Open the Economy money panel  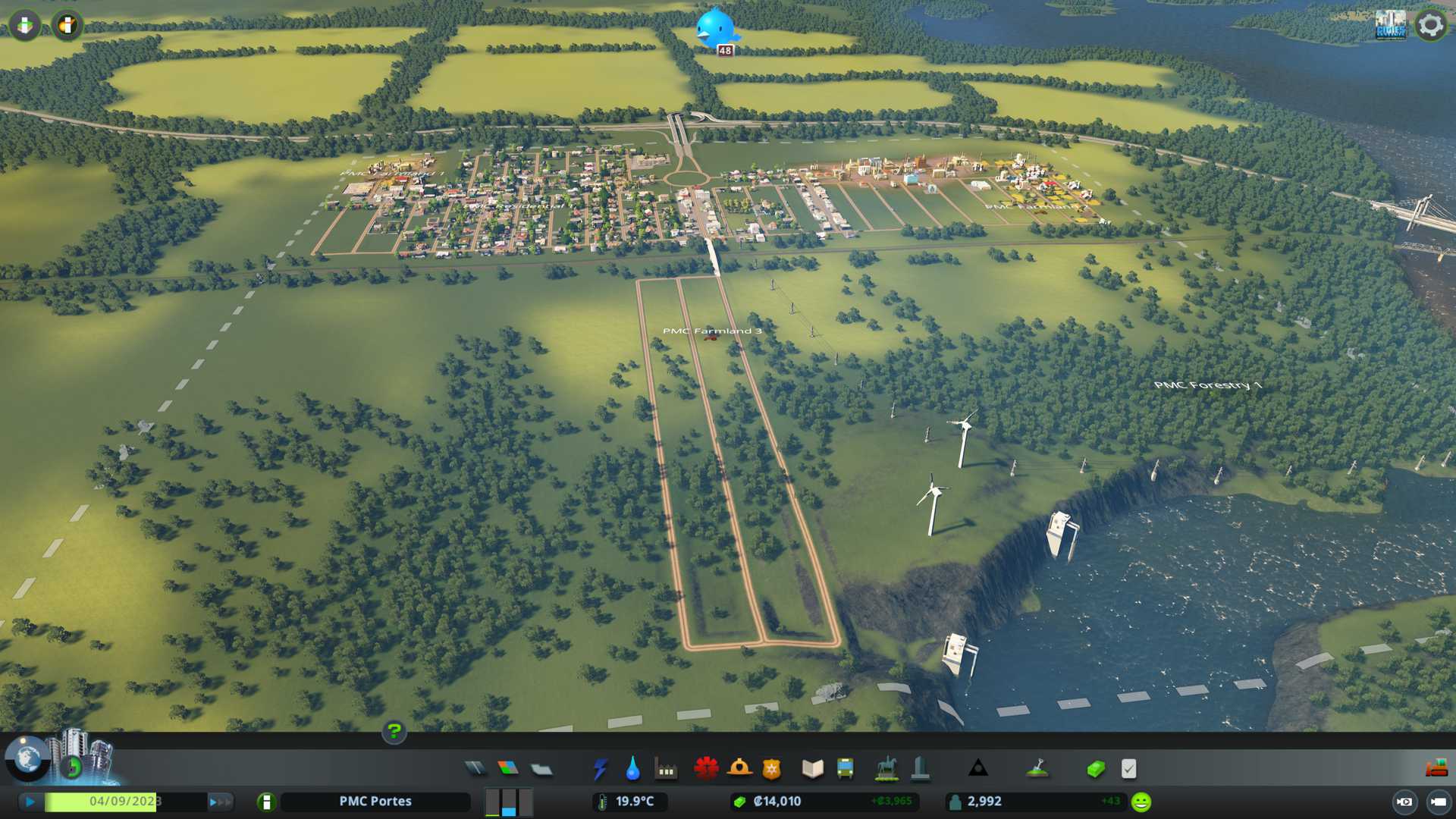pos(1096,769)
